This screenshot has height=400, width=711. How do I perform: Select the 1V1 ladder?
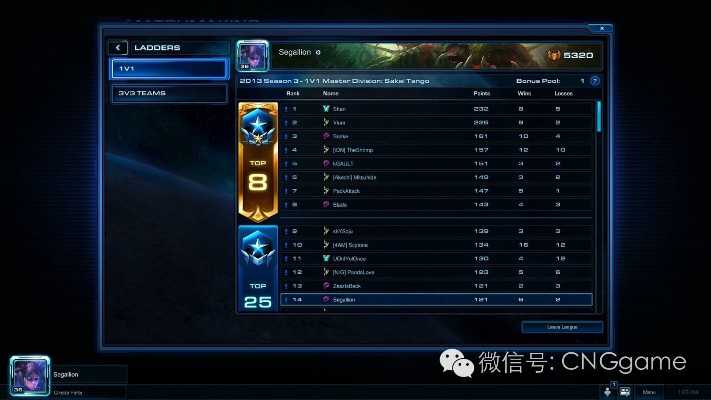pyautogui.click(x=170, y=69)
